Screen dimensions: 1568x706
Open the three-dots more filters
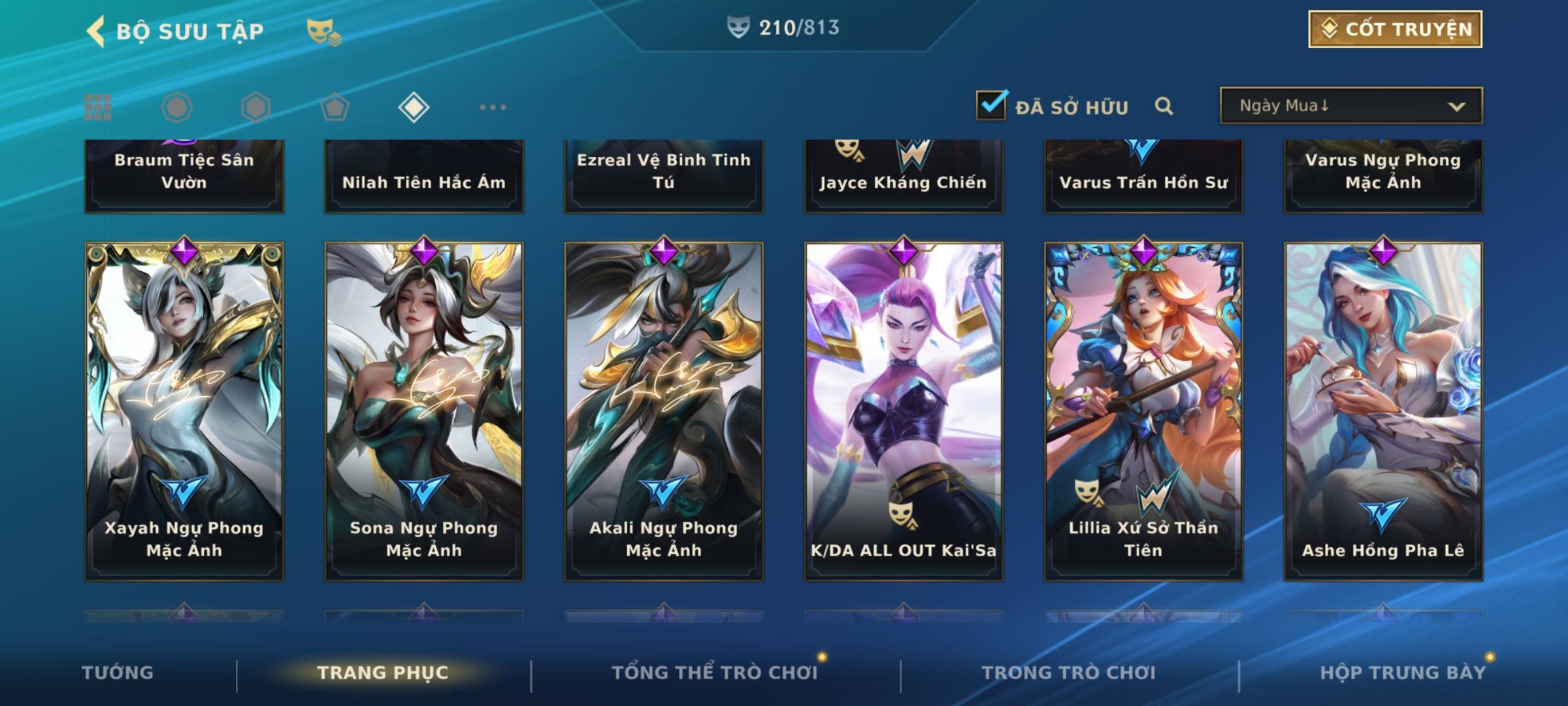pos(493,107)
